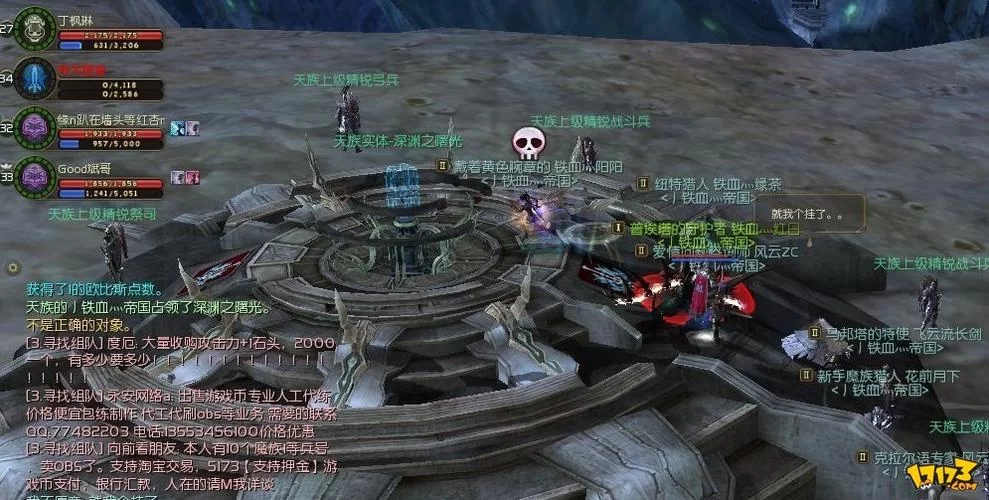Click the chat settings gear icon
The height and width of the screenshot is (500, 989).
click(x=13, y=268)
